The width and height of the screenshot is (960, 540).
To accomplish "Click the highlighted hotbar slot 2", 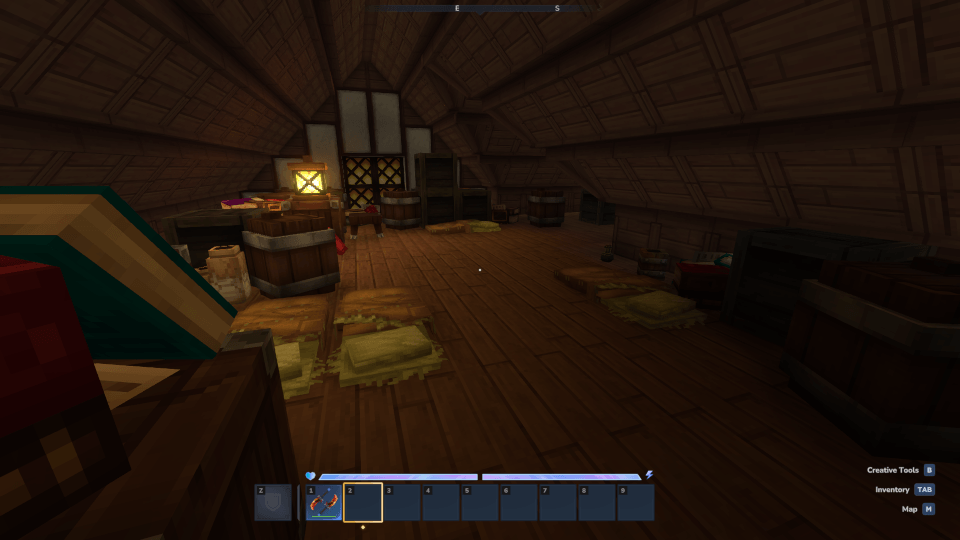I will click(x=363, y=502).
